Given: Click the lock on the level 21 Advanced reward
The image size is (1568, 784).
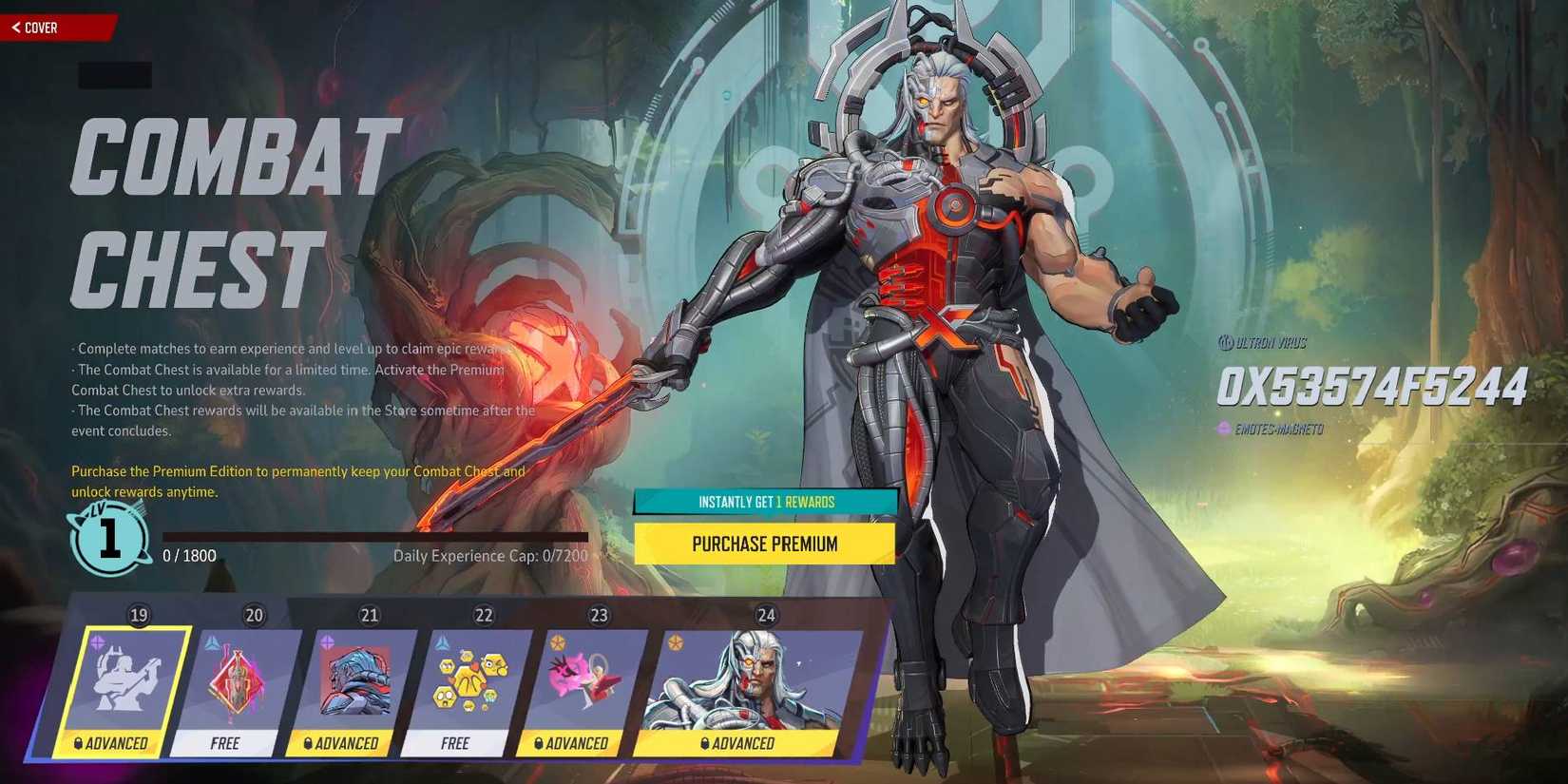Looking at the screenshot, I should click(x=310, y=744).
